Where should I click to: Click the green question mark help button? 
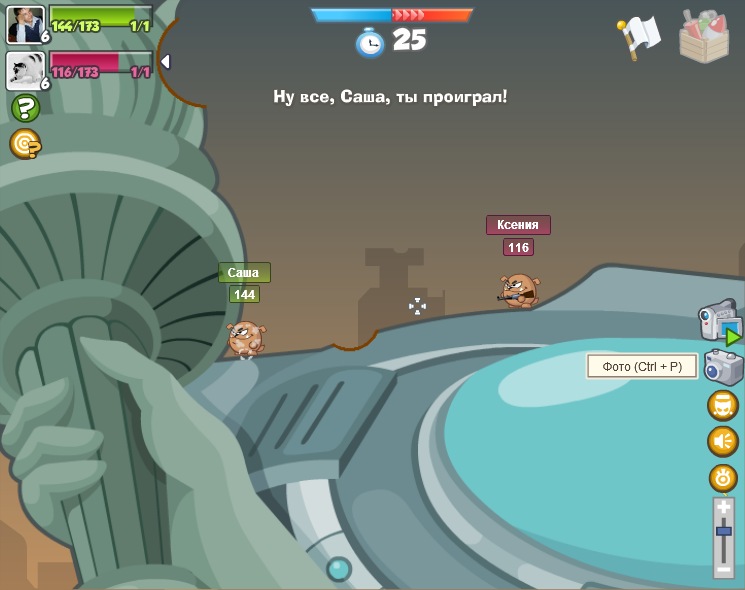tap(25, 108)
